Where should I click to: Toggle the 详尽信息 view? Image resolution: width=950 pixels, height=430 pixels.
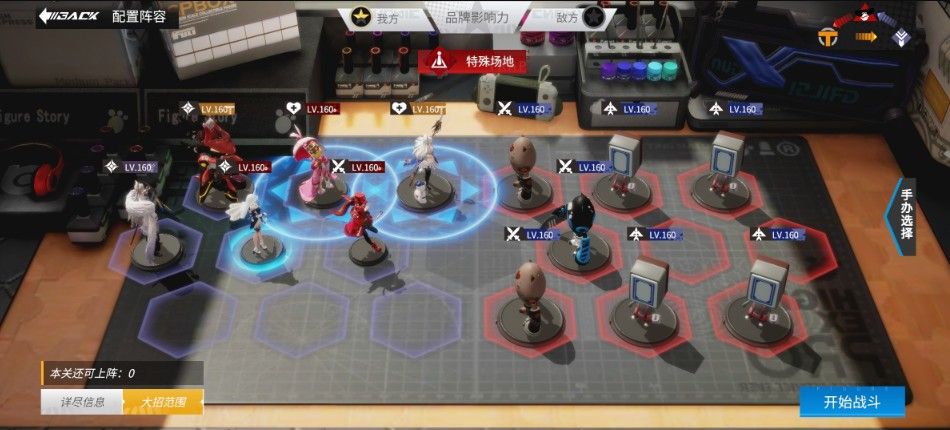[81, 402]
